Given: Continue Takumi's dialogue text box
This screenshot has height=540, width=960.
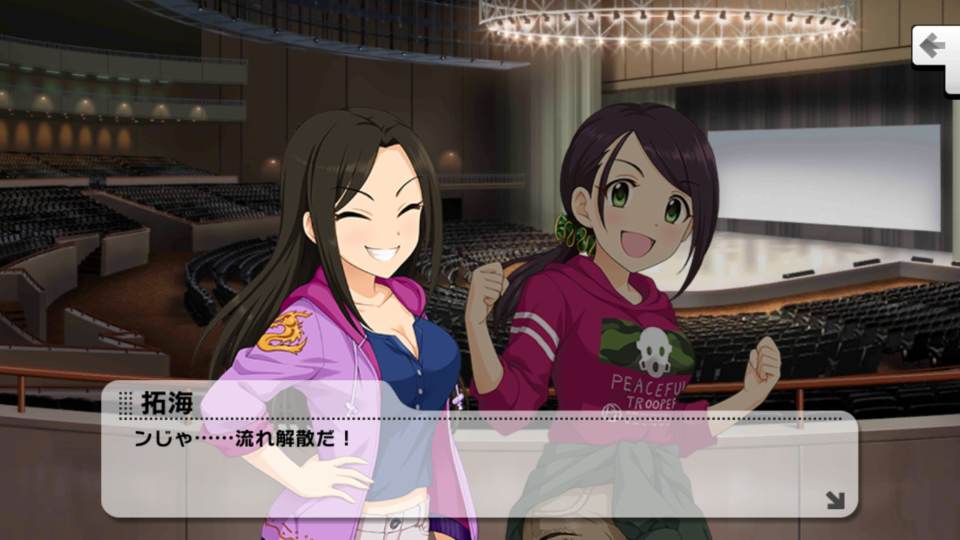Looking at the screenshot, I should [x=478, y=460].
